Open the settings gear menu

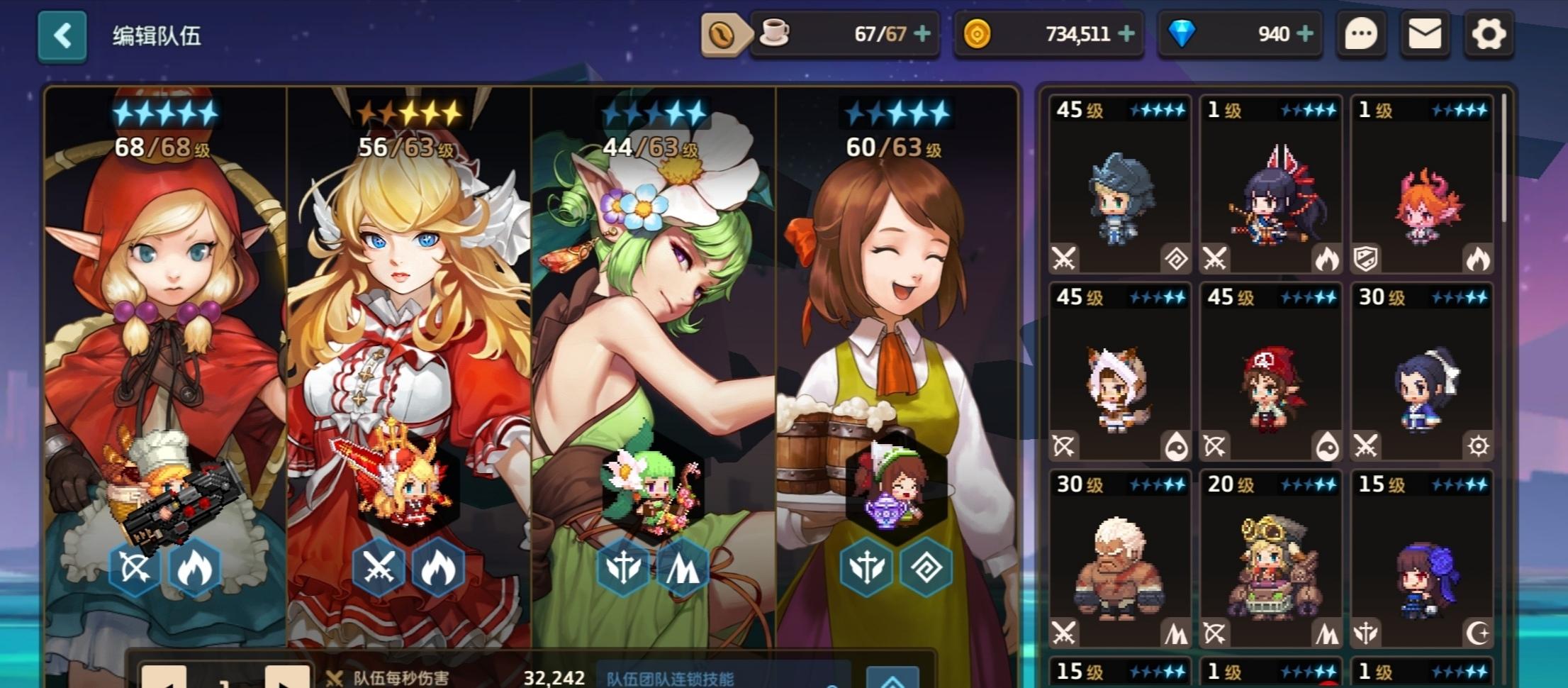[x=1487, y=33]
